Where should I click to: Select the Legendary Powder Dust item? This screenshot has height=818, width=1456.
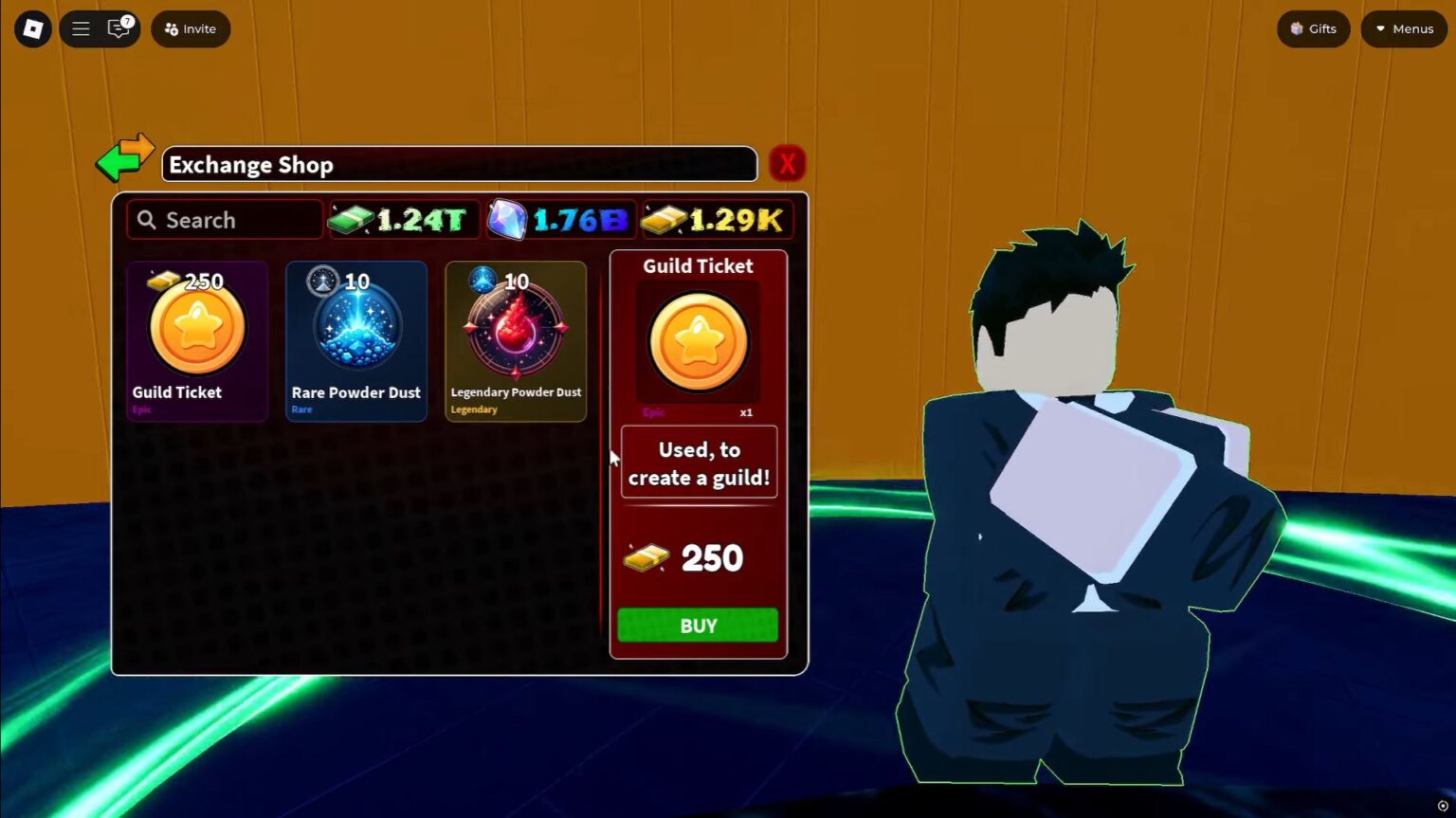coord(515,341)
